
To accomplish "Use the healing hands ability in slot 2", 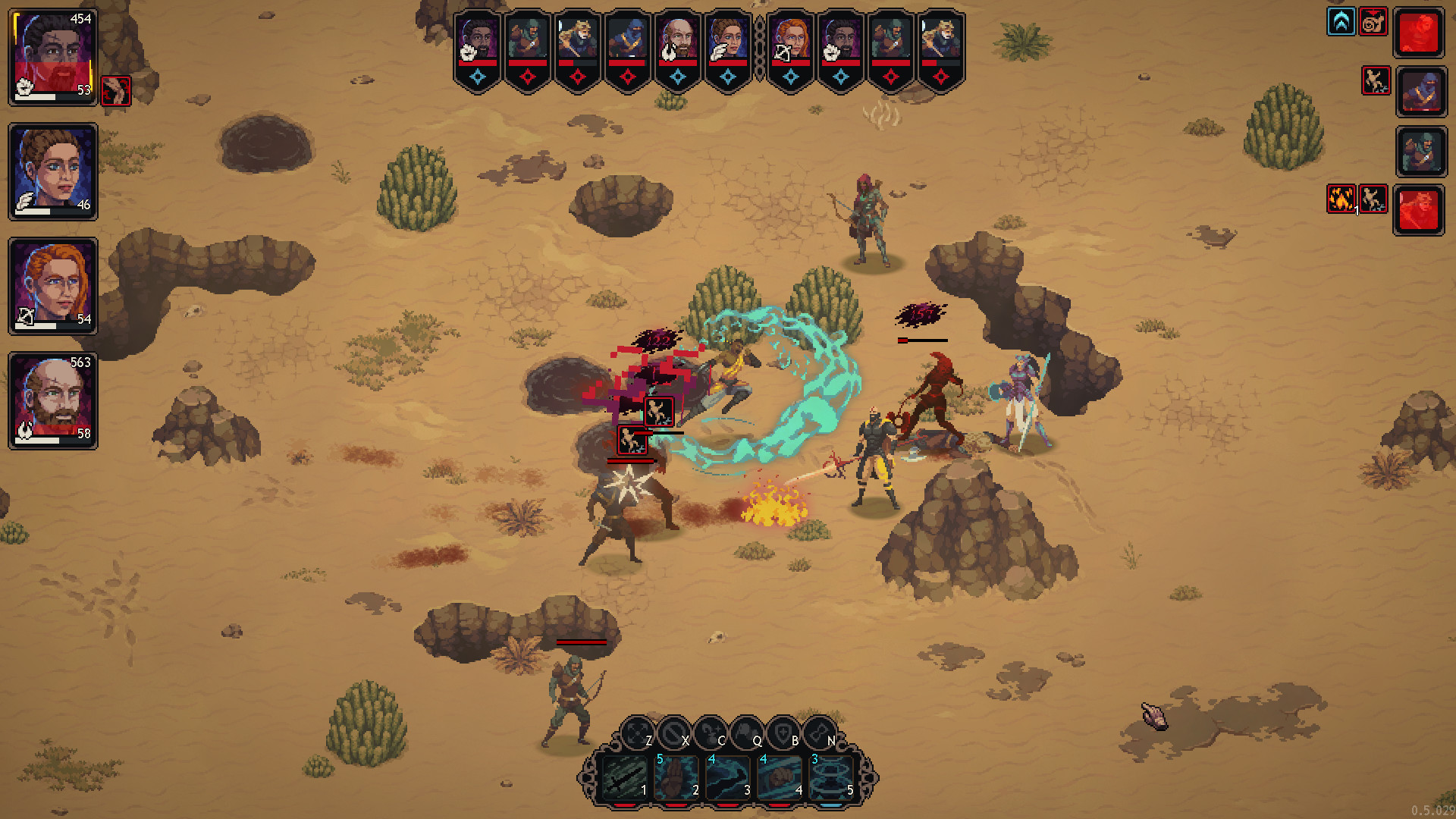I will (676, 779).
